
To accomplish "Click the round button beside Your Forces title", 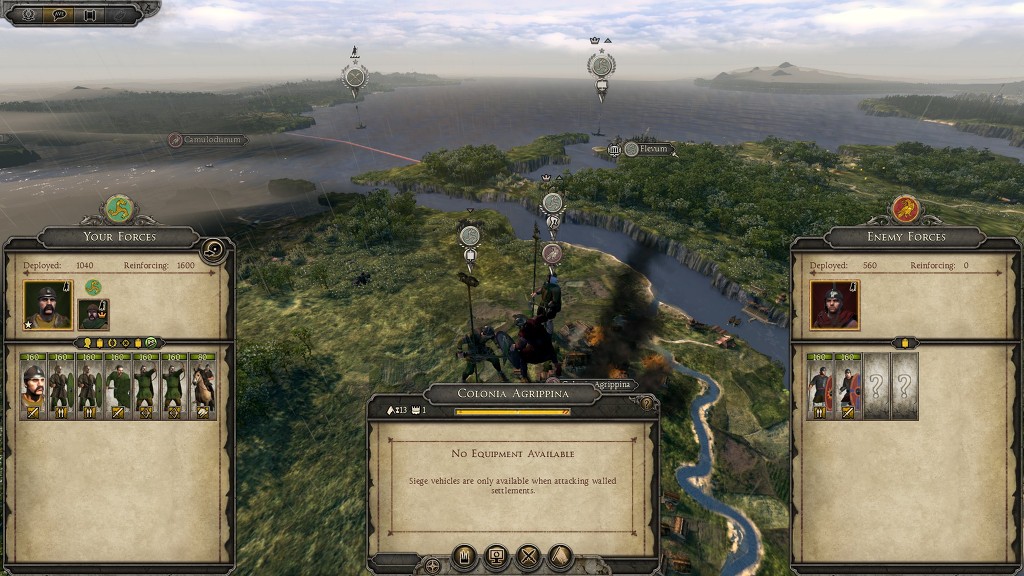I will point(212,249).
